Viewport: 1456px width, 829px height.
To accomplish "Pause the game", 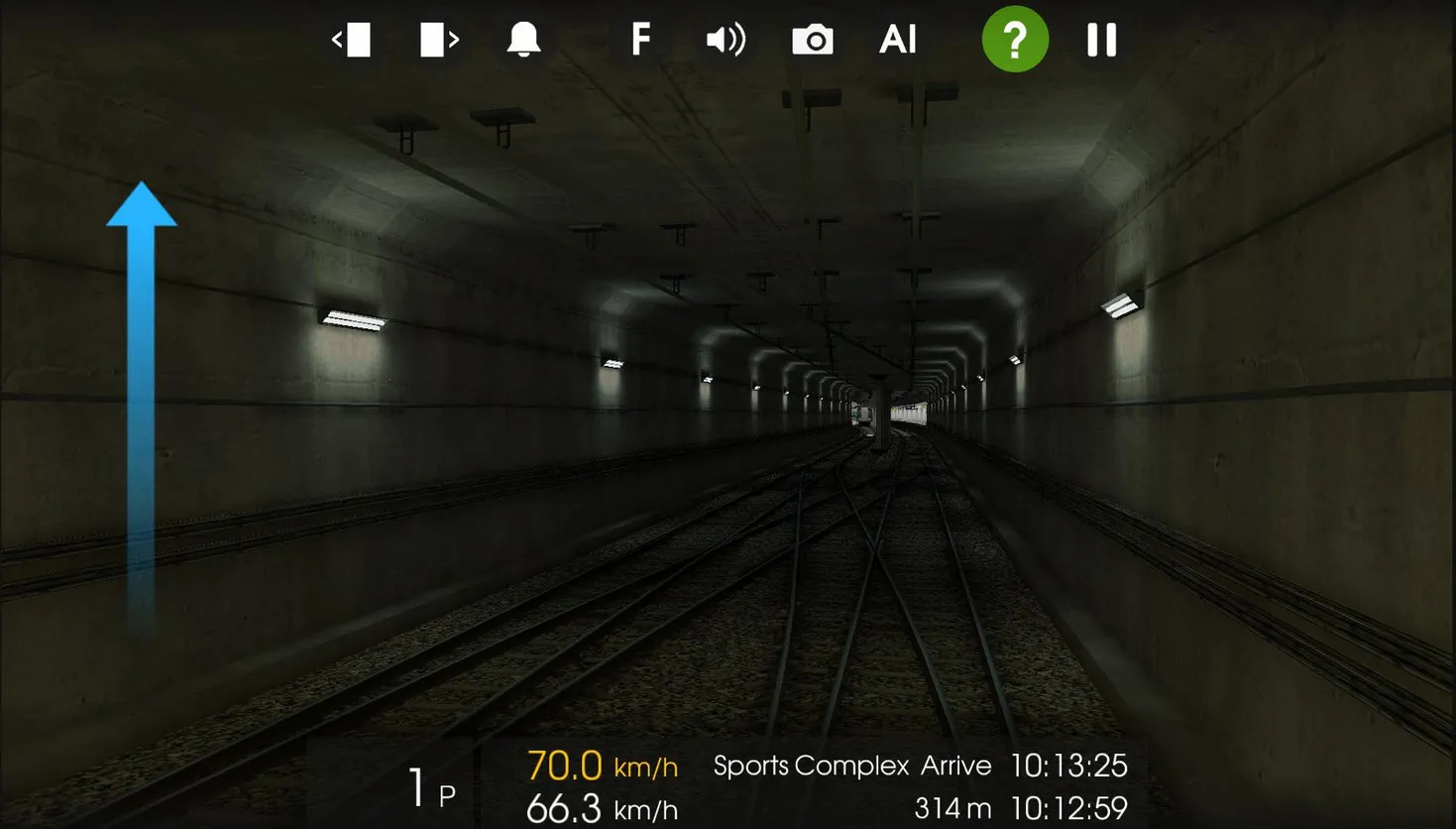I will click(x=1101, y=40).
